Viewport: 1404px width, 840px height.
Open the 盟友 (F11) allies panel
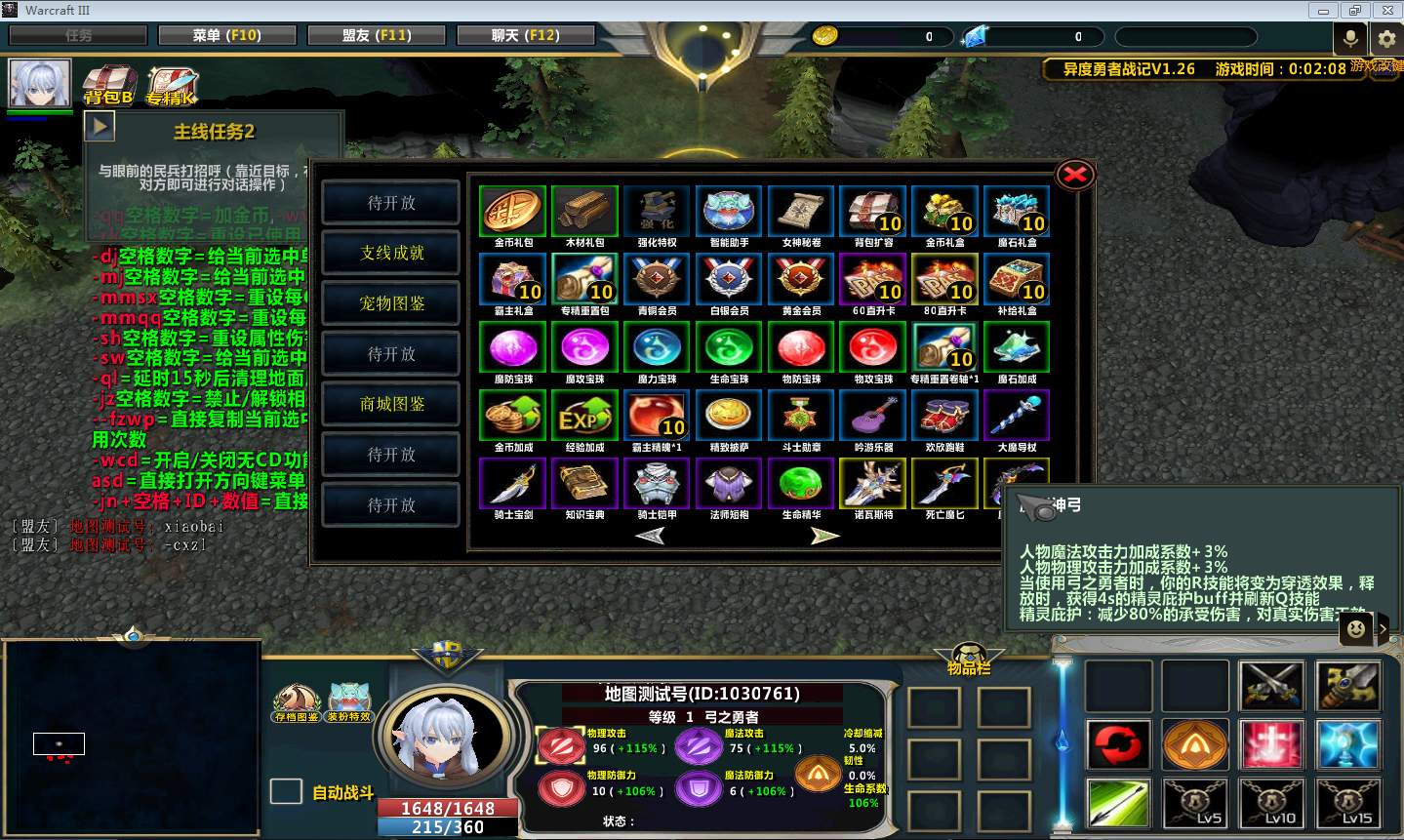pos(377,35)
